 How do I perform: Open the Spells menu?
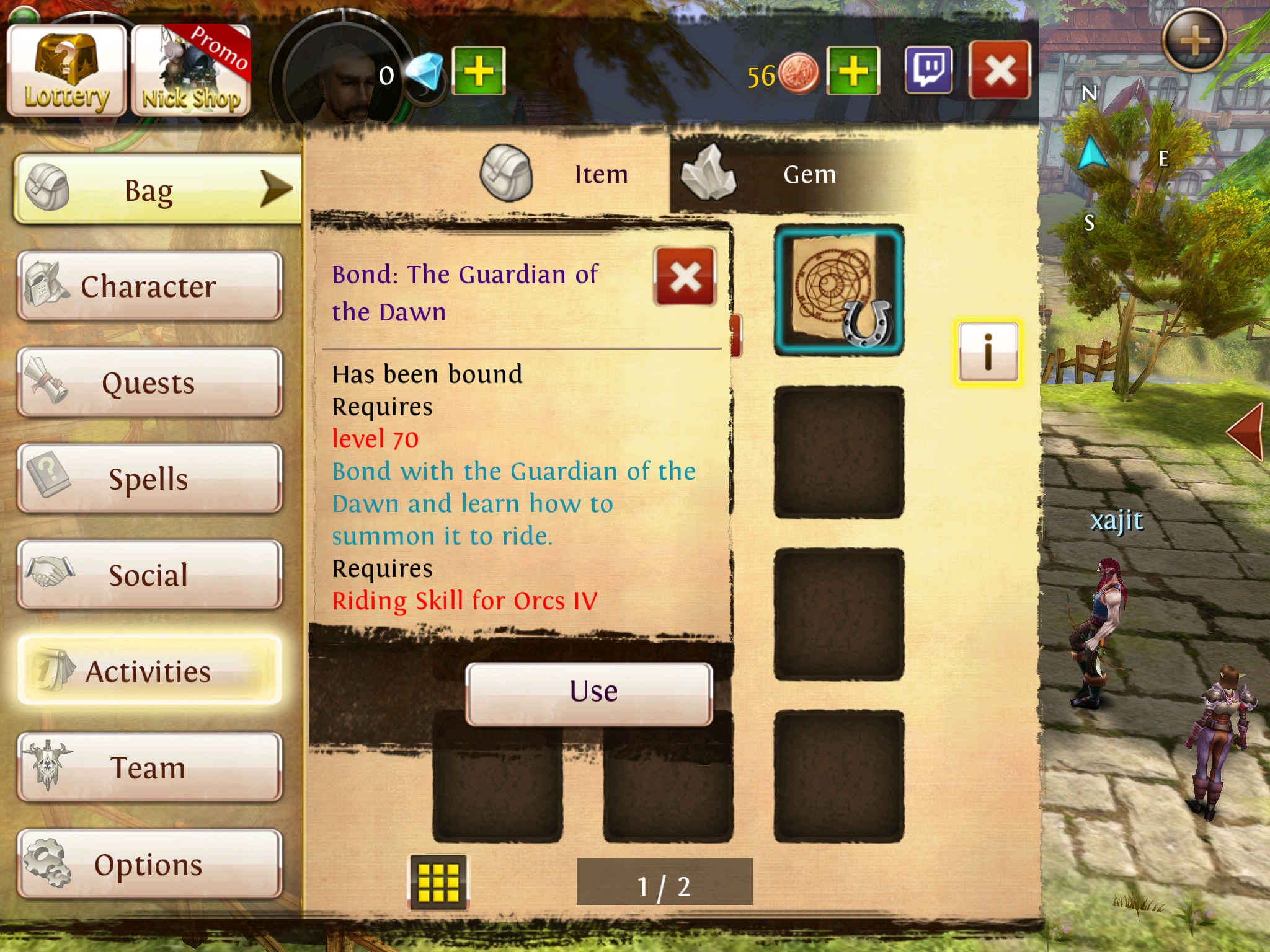tap(149, 478)
